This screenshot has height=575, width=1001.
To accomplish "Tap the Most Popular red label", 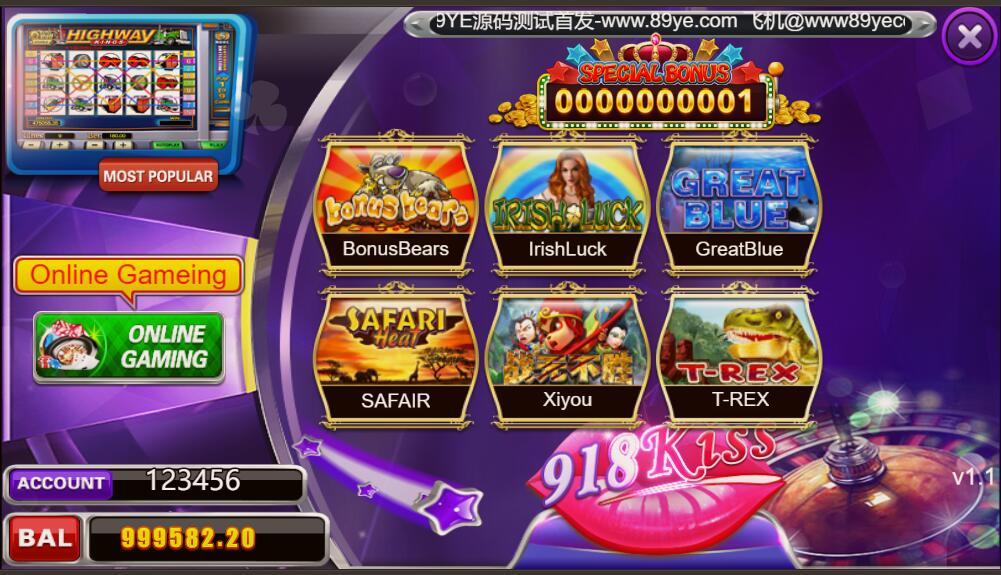I will 159,176.
